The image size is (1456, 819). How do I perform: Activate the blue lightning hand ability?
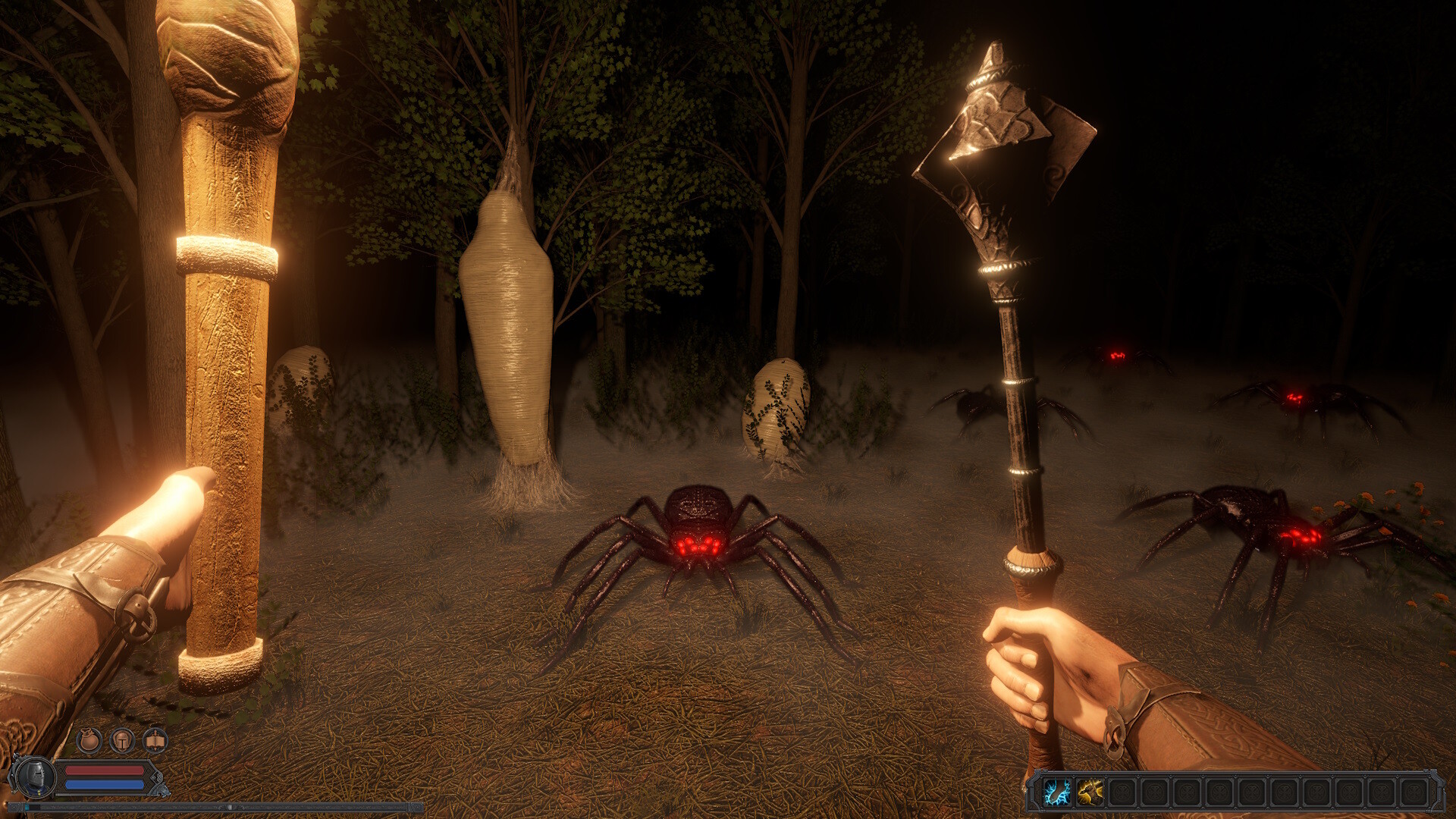(1057, 793)
